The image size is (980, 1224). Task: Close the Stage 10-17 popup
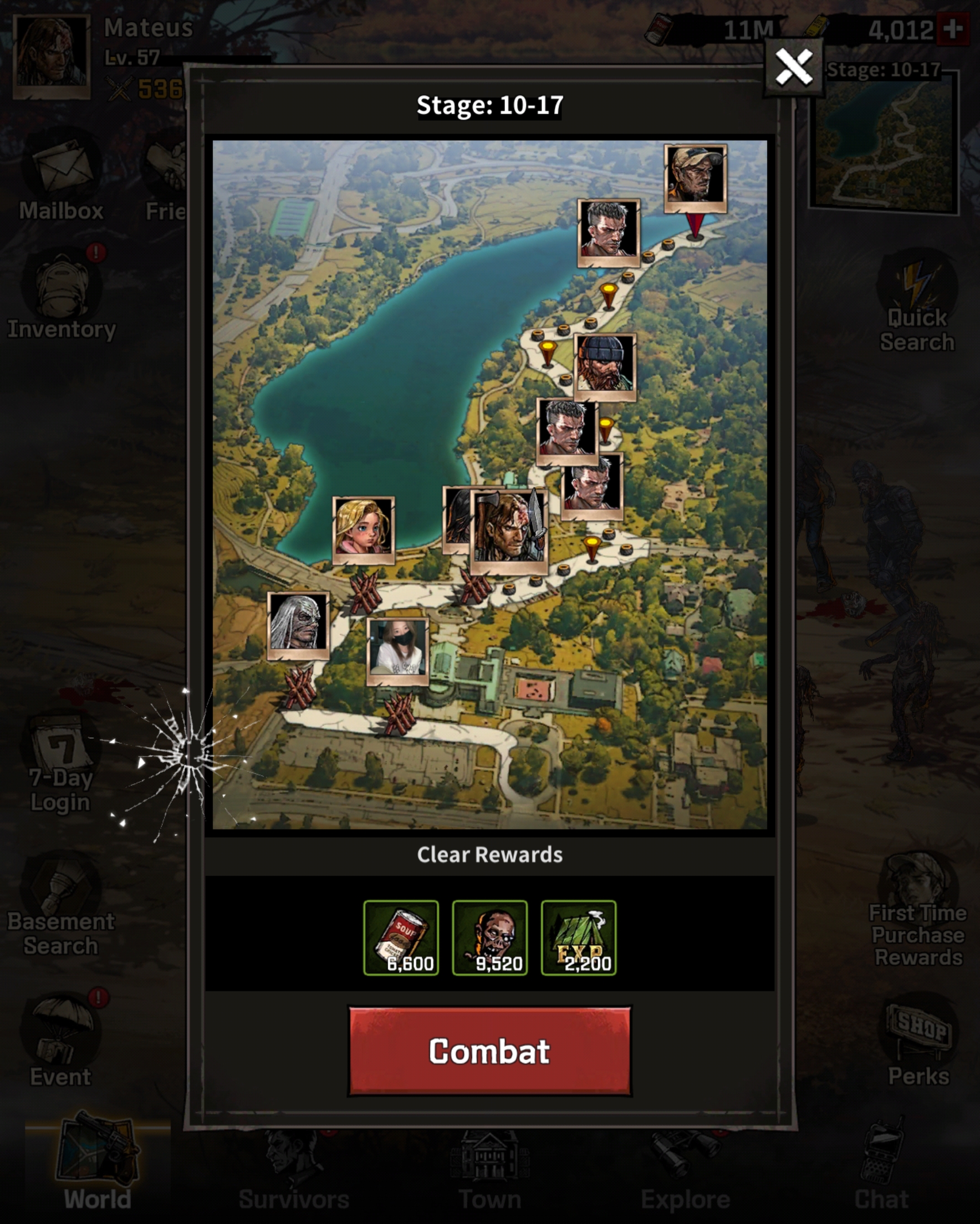tap(793, 68)
